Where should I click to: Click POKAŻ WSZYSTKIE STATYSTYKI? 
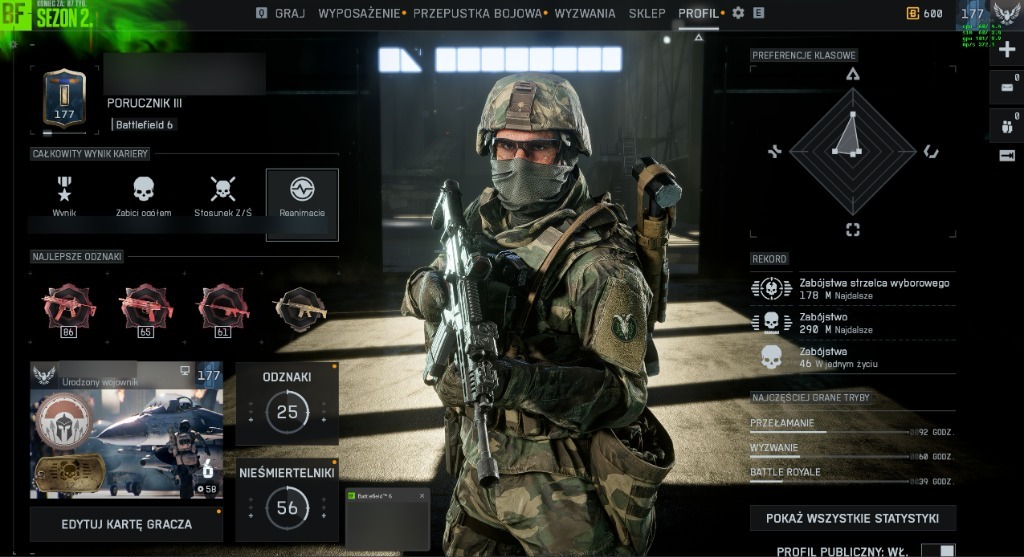(852, 518)
